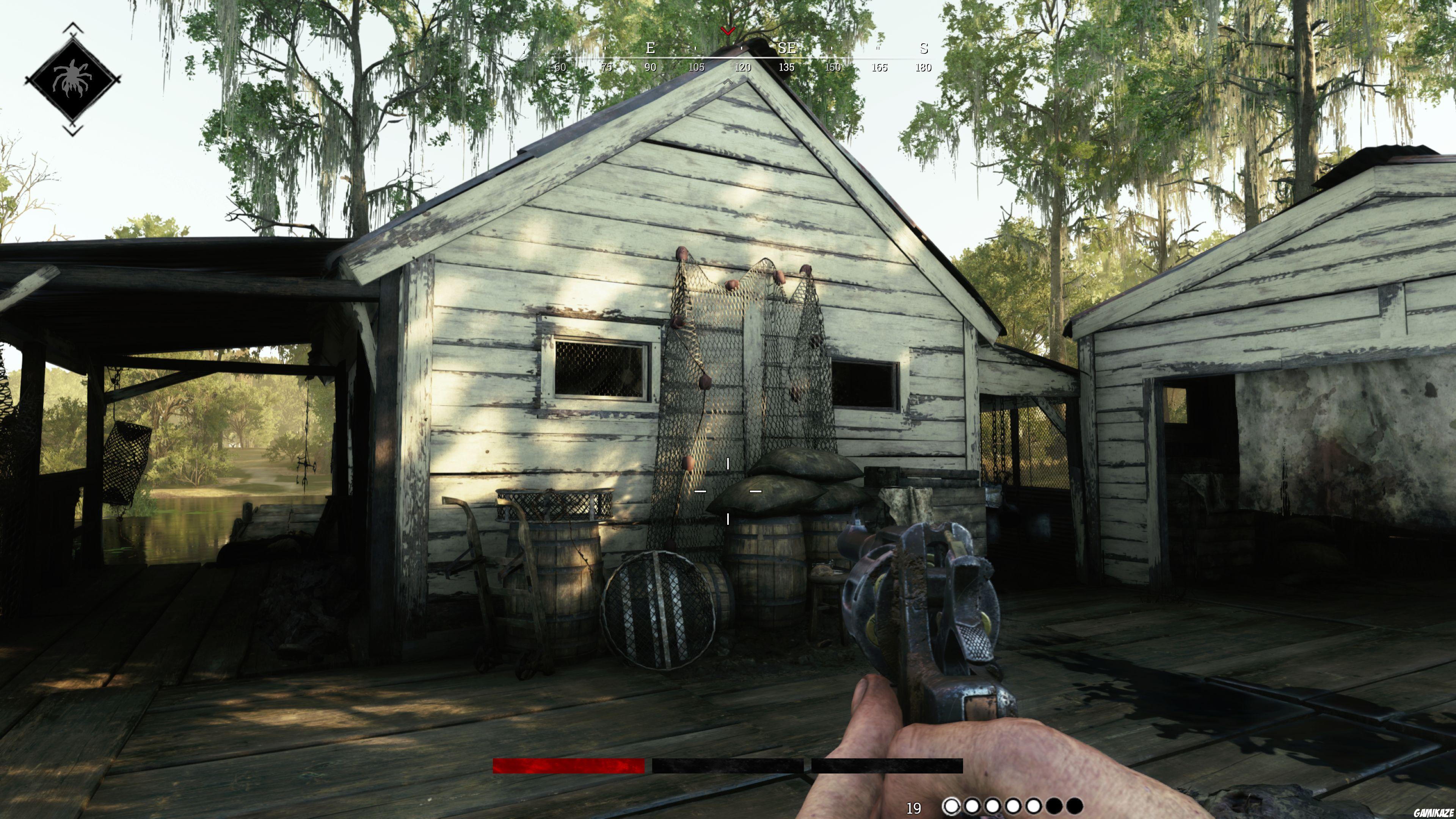
Task: Click the fourth round ammo pip
Action: click(x=1014, y=807)
